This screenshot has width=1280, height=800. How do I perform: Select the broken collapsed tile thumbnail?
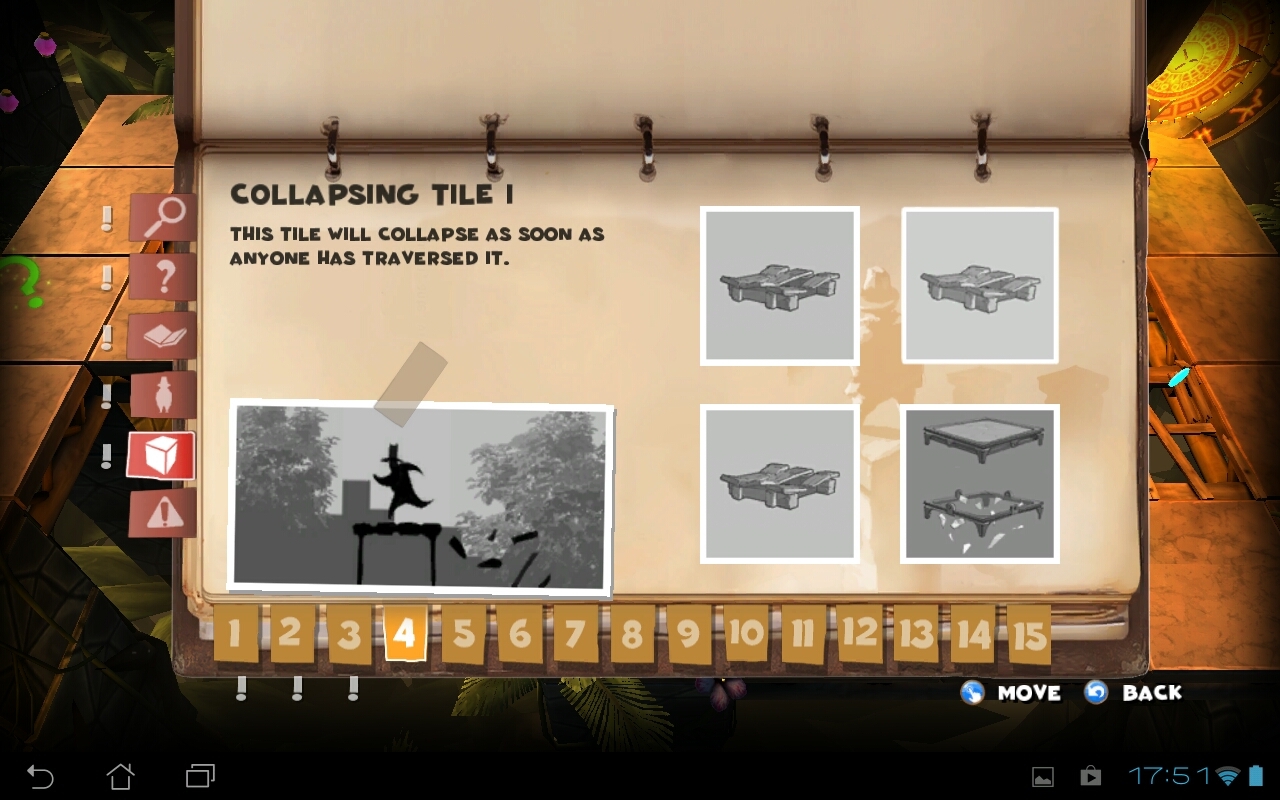click(980, 484)
